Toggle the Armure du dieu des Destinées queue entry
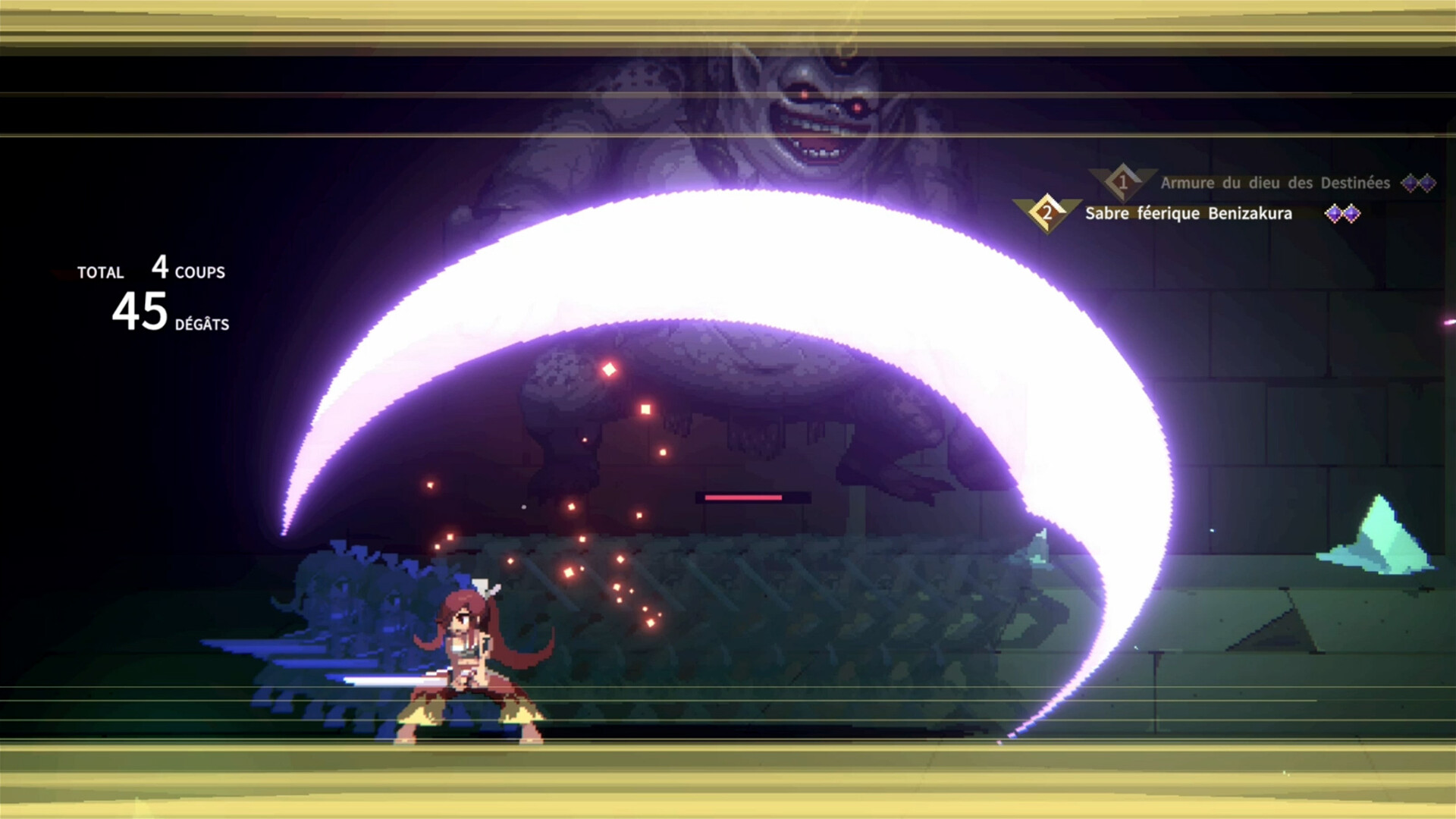 click(x=1272, y=183)
